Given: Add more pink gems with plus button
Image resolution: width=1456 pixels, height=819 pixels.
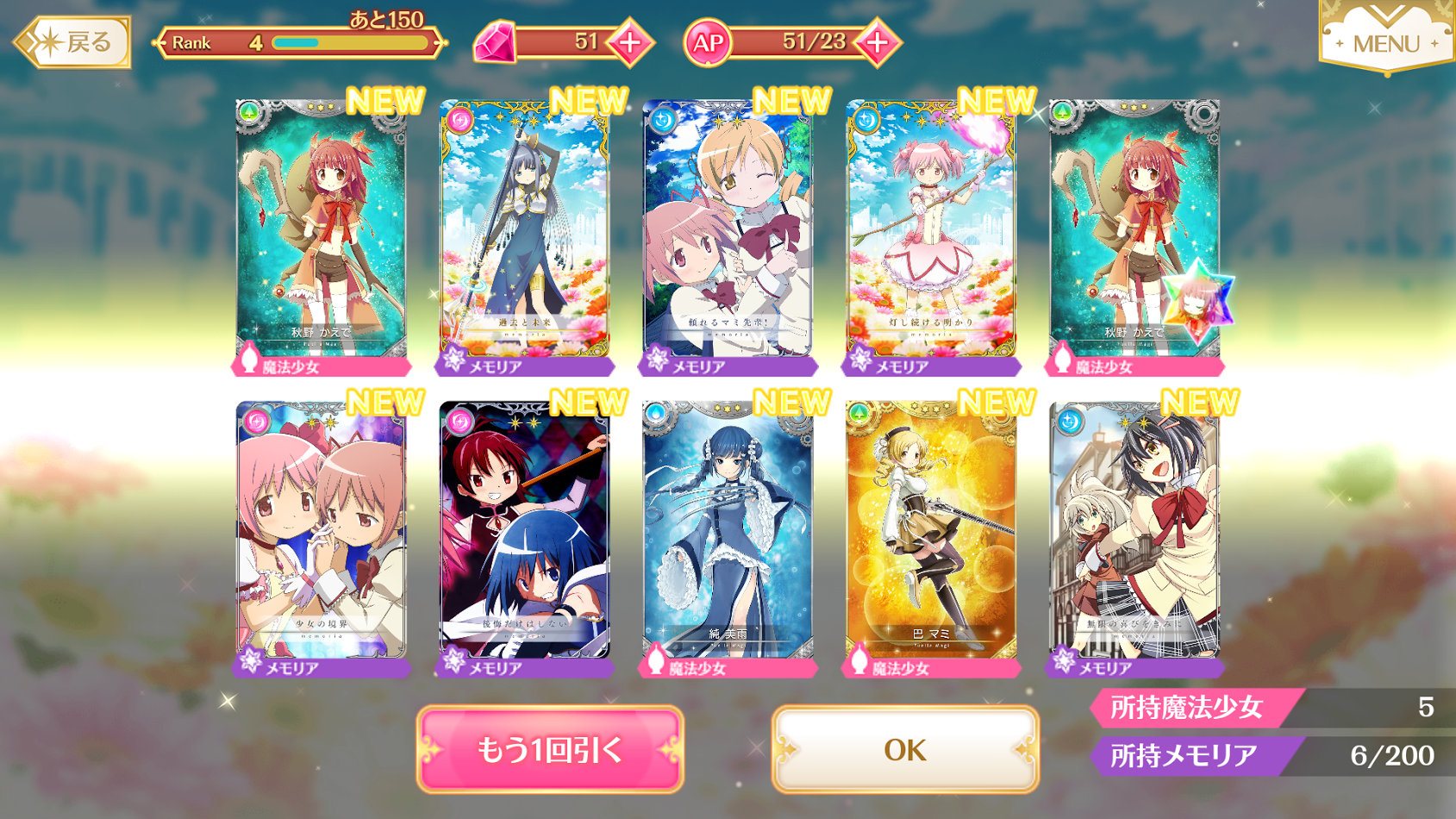Looking at the screenshot, I should tap(630, 42).
